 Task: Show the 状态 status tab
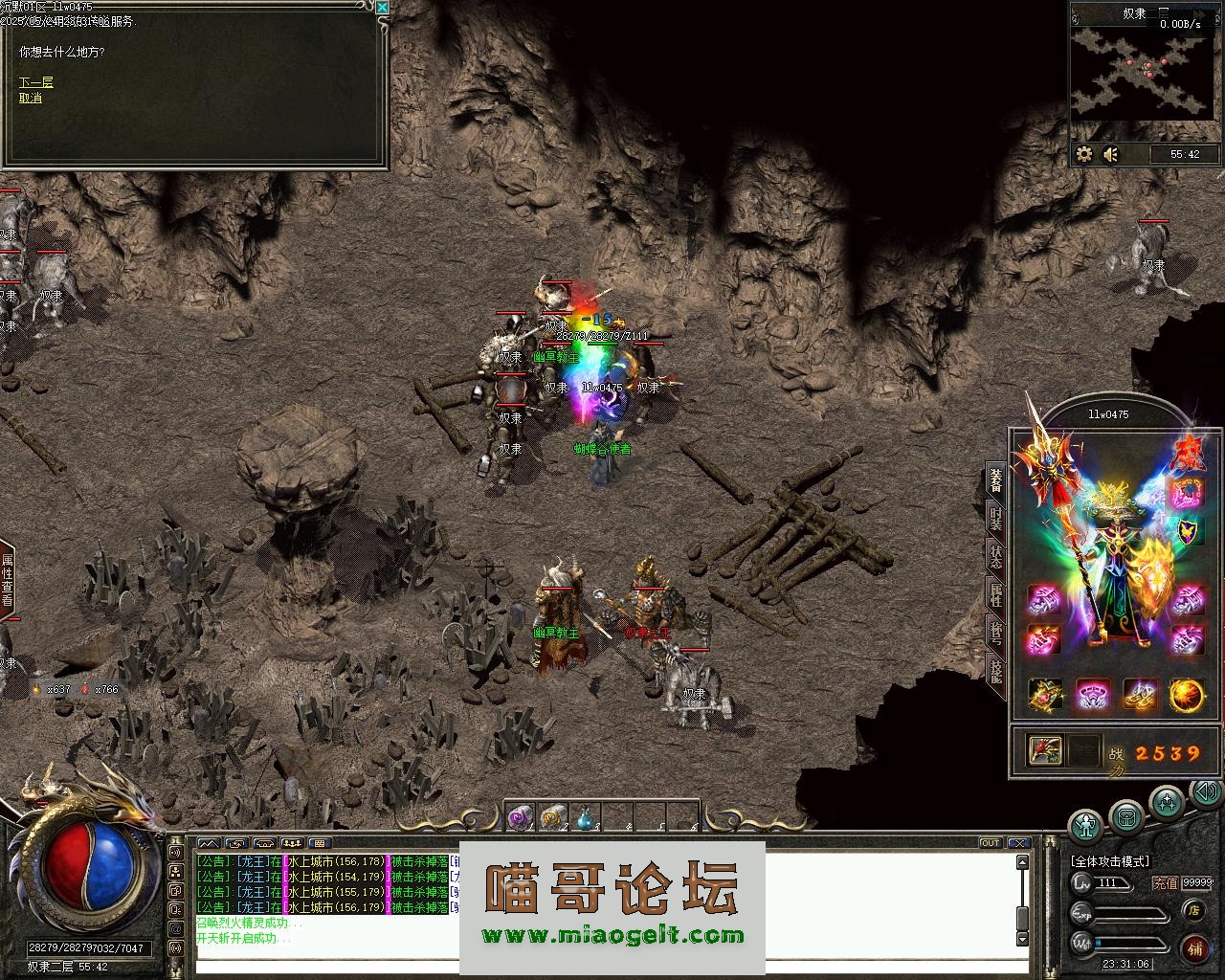(996, 558)
